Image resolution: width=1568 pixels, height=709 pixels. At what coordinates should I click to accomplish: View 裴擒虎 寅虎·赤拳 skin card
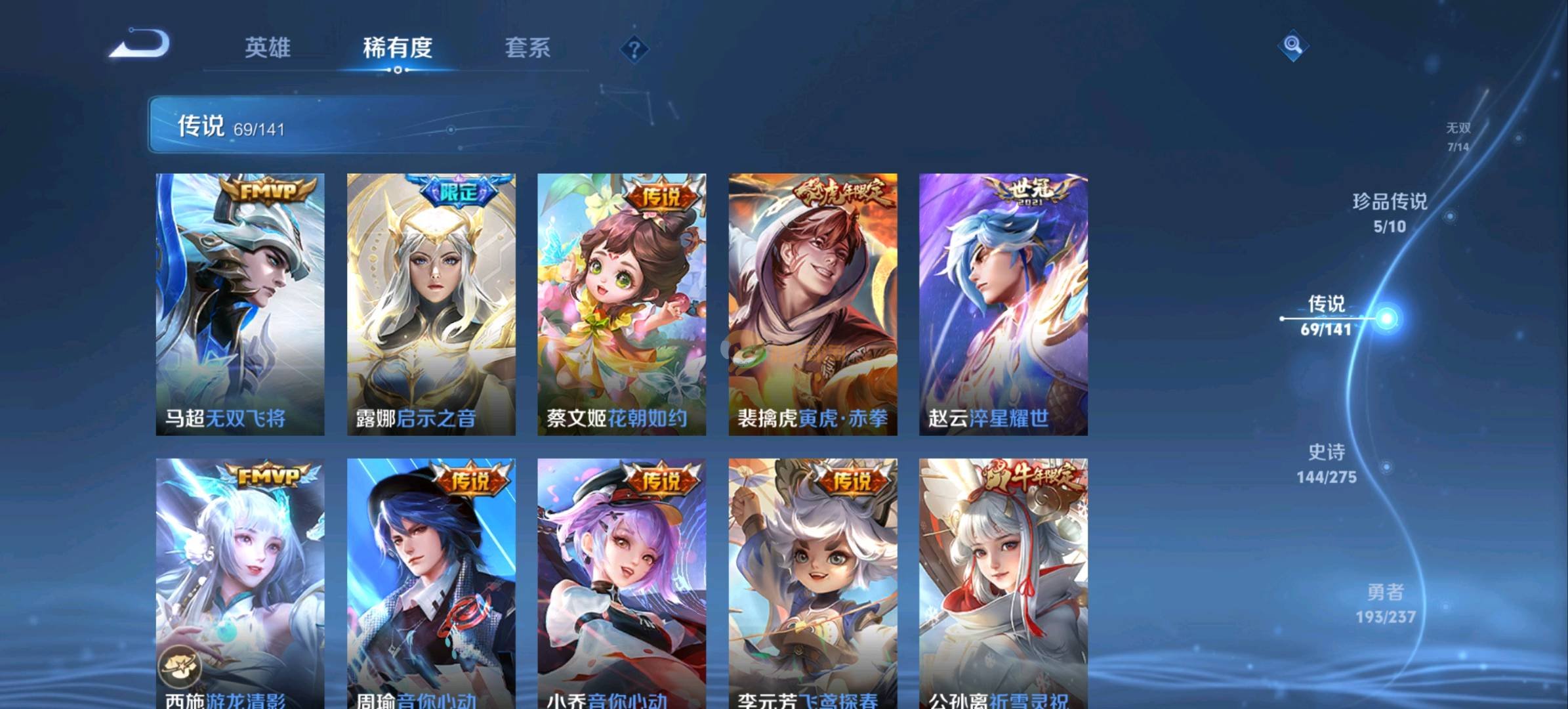pyautogui.click(x=813, y=304)
